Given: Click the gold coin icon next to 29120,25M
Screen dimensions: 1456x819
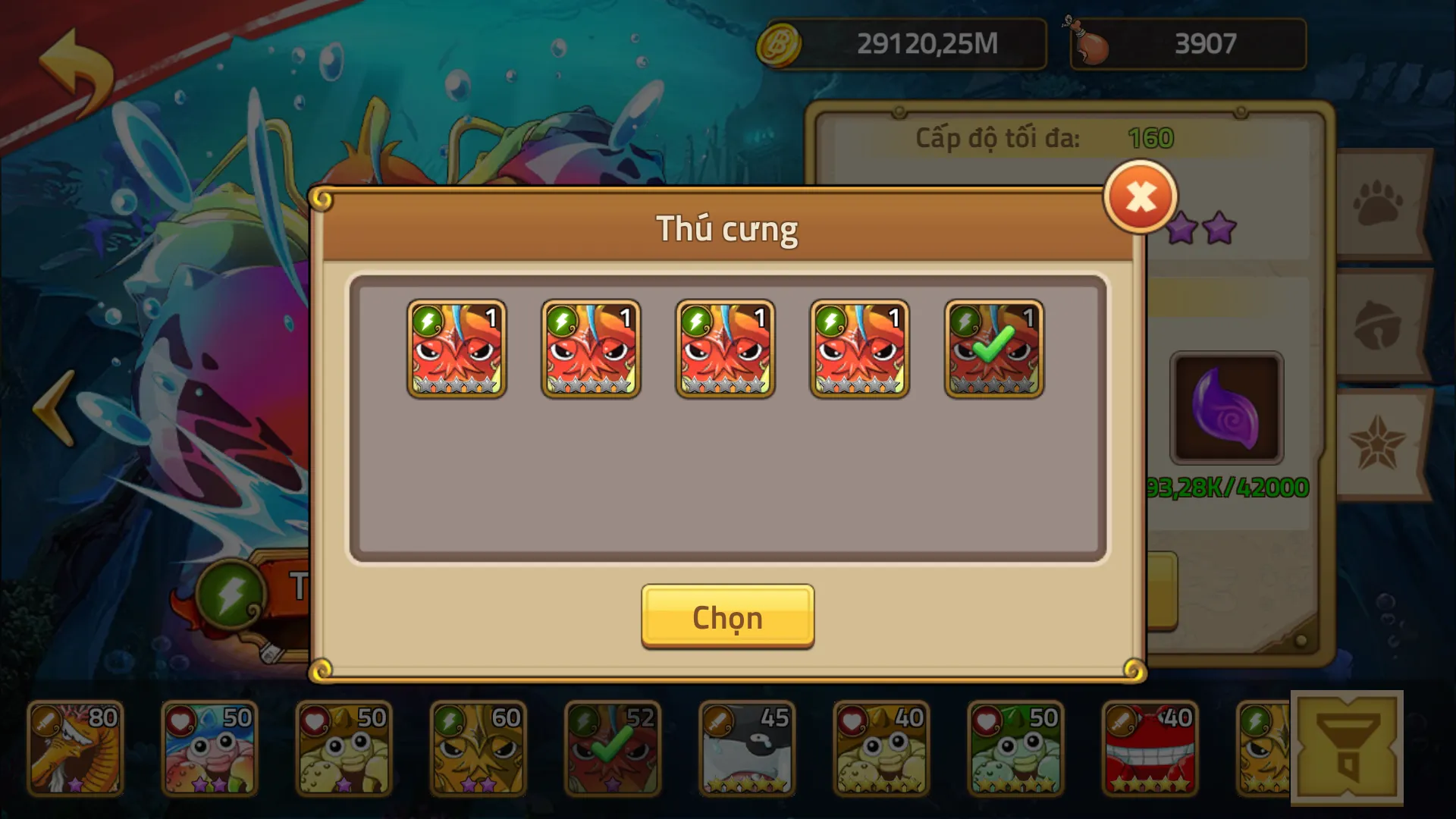Looking at the screenshot, I should point(781,44).
